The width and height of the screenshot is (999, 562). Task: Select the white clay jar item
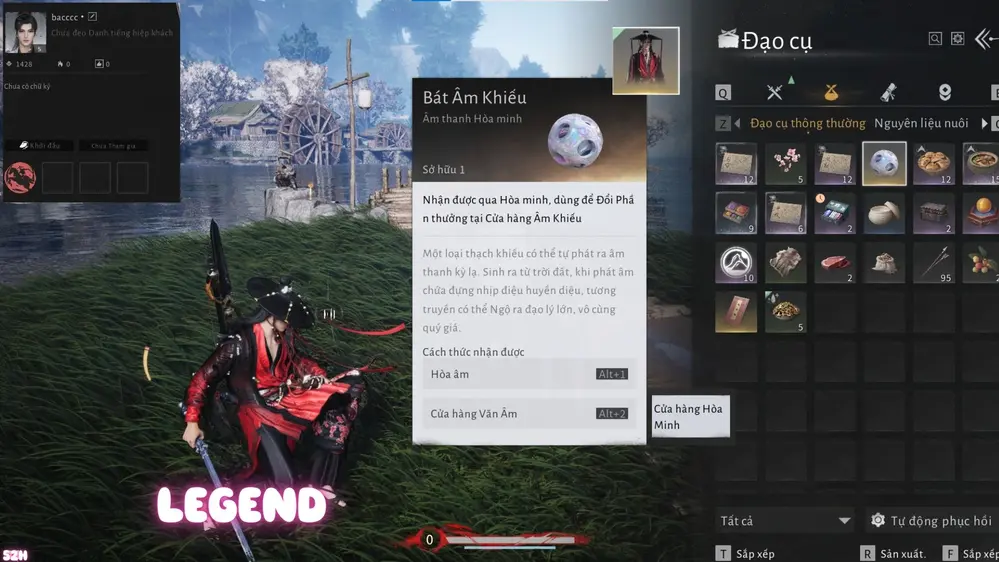click(x=884, y=213)
